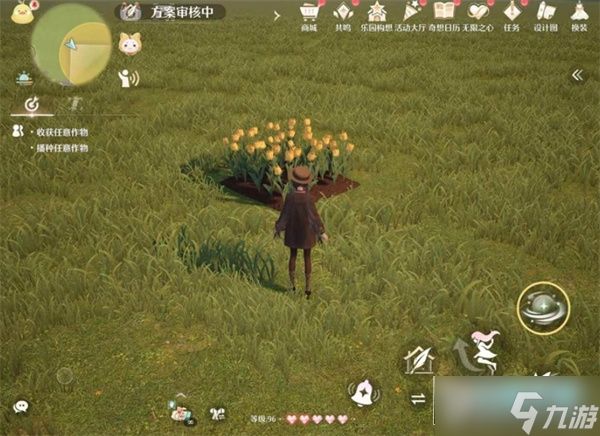Open 乐园构想 park concept menu
Screen dimensions: 600x436
pyautogui.click(x=377, y=13)
